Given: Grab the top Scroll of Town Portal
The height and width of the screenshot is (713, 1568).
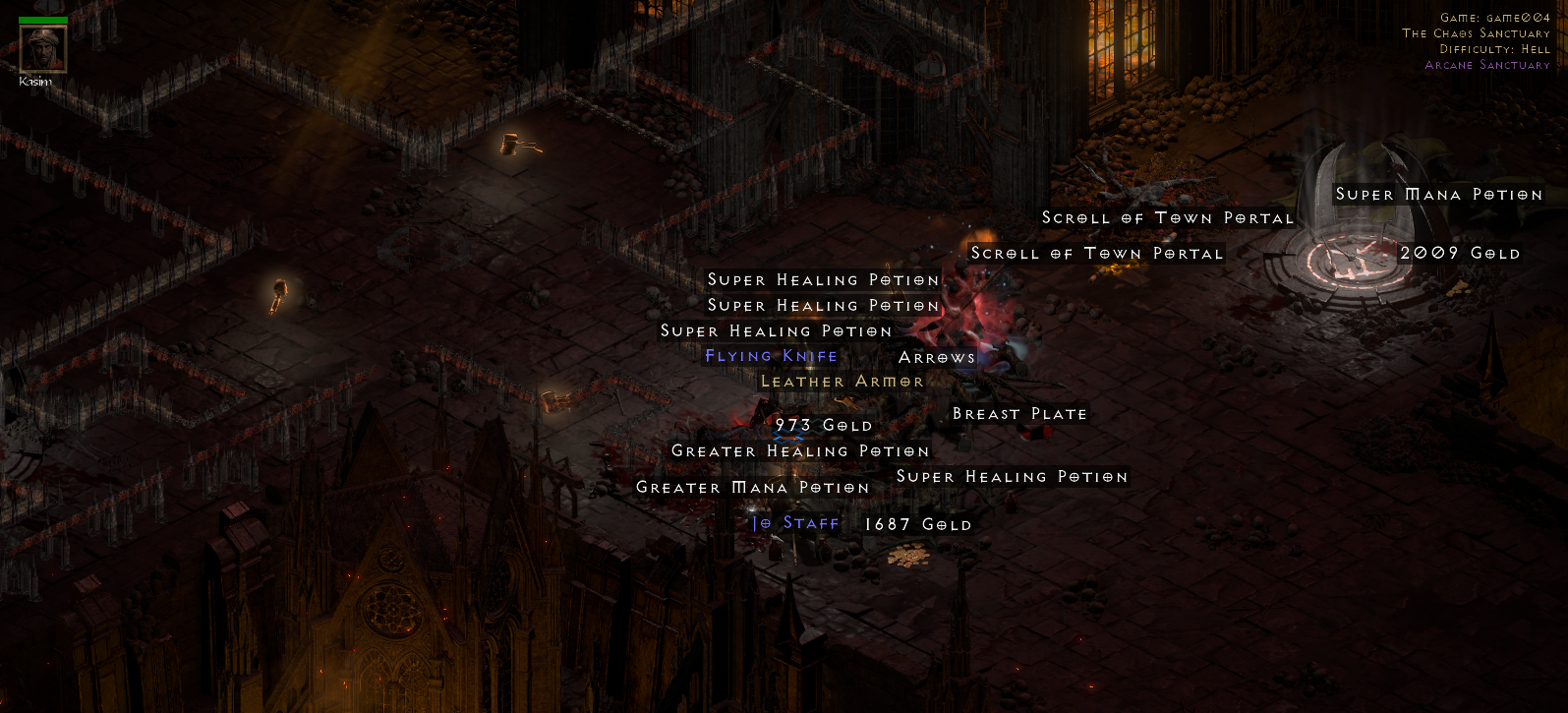Looking at the screenshot, I should [1166, 217].
